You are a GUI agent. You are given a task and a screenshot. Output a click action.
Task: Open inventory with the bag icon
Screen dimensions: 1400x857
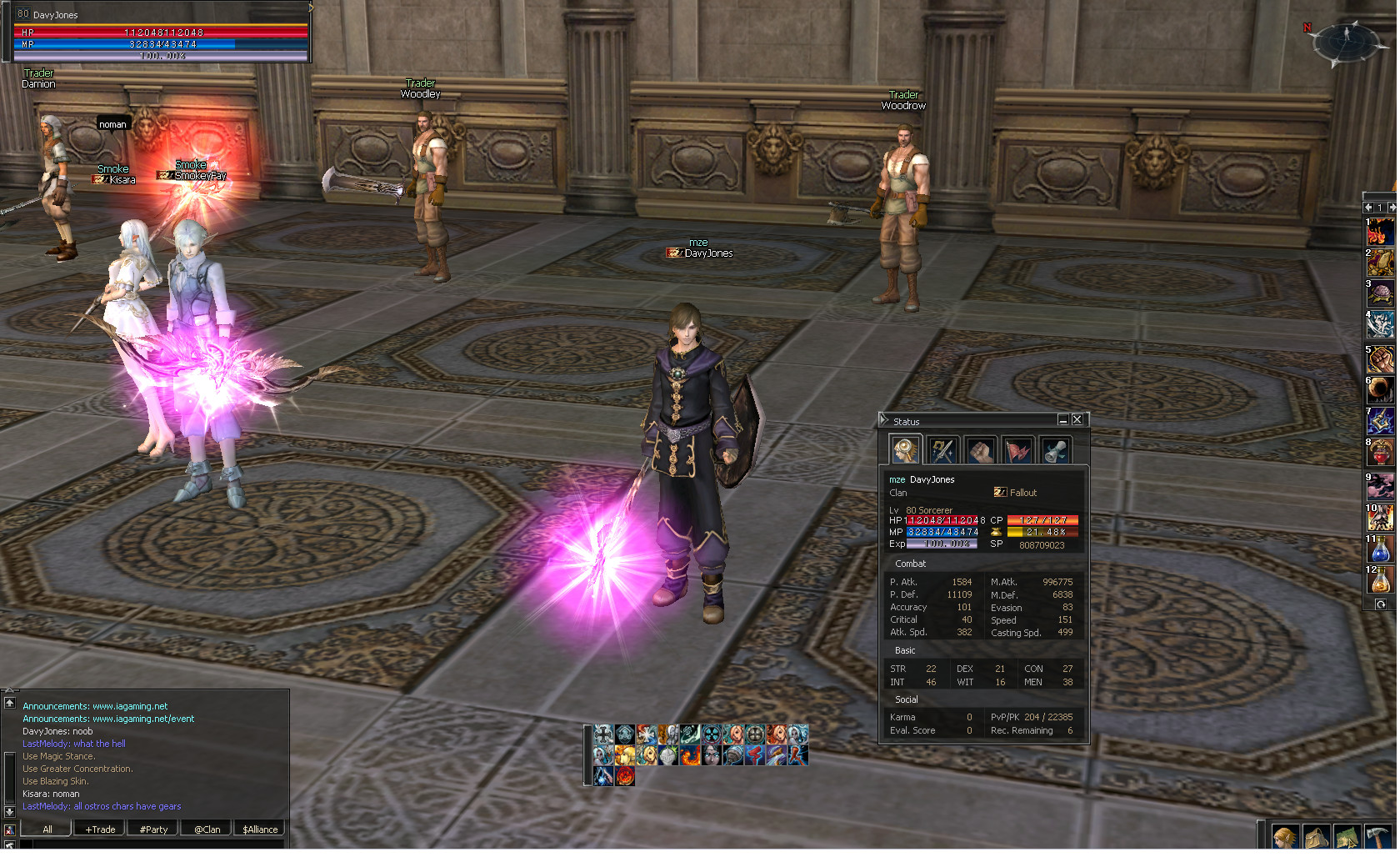click(x=1316, y=837)
